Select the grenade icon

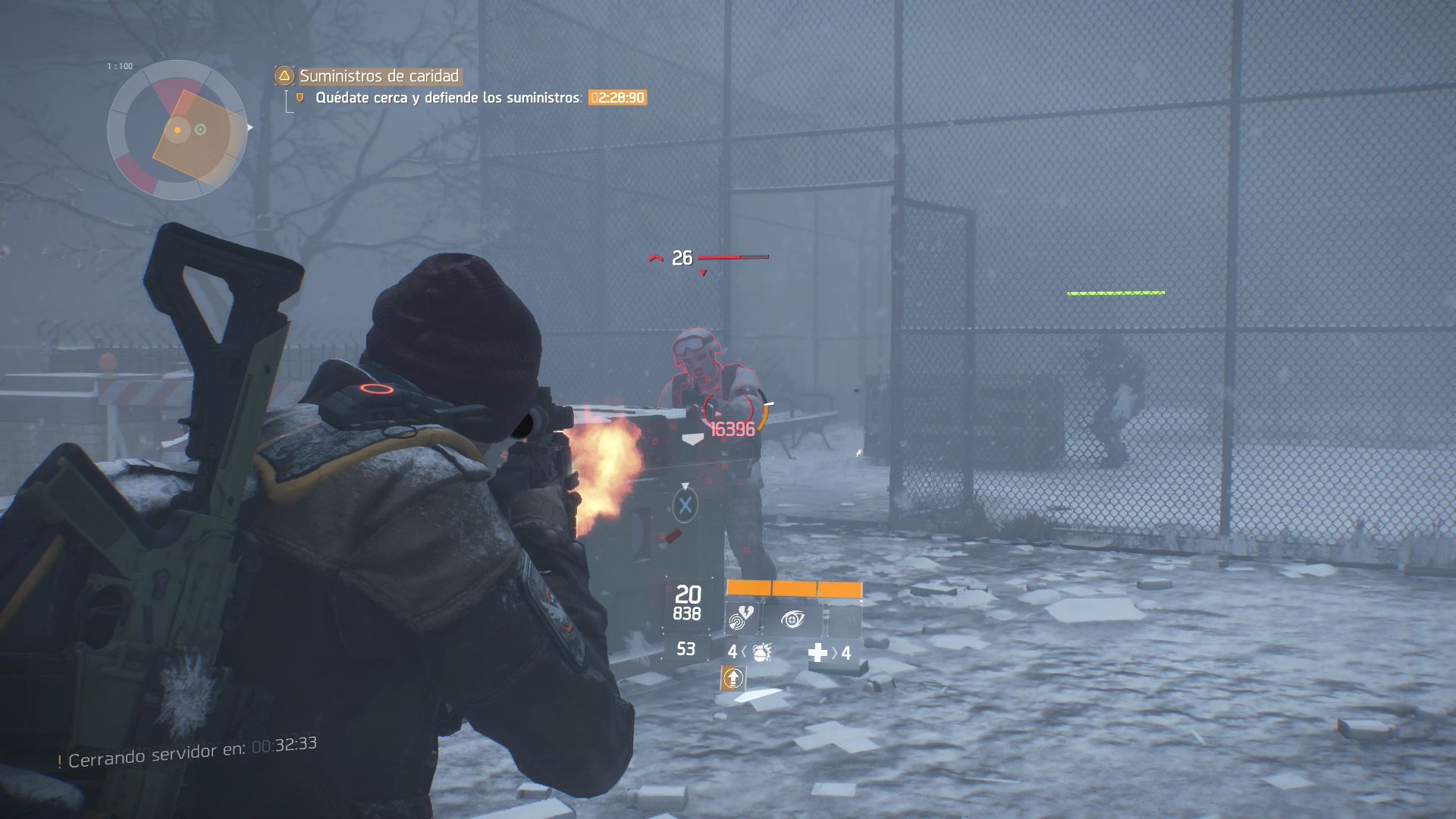[761, 651]
